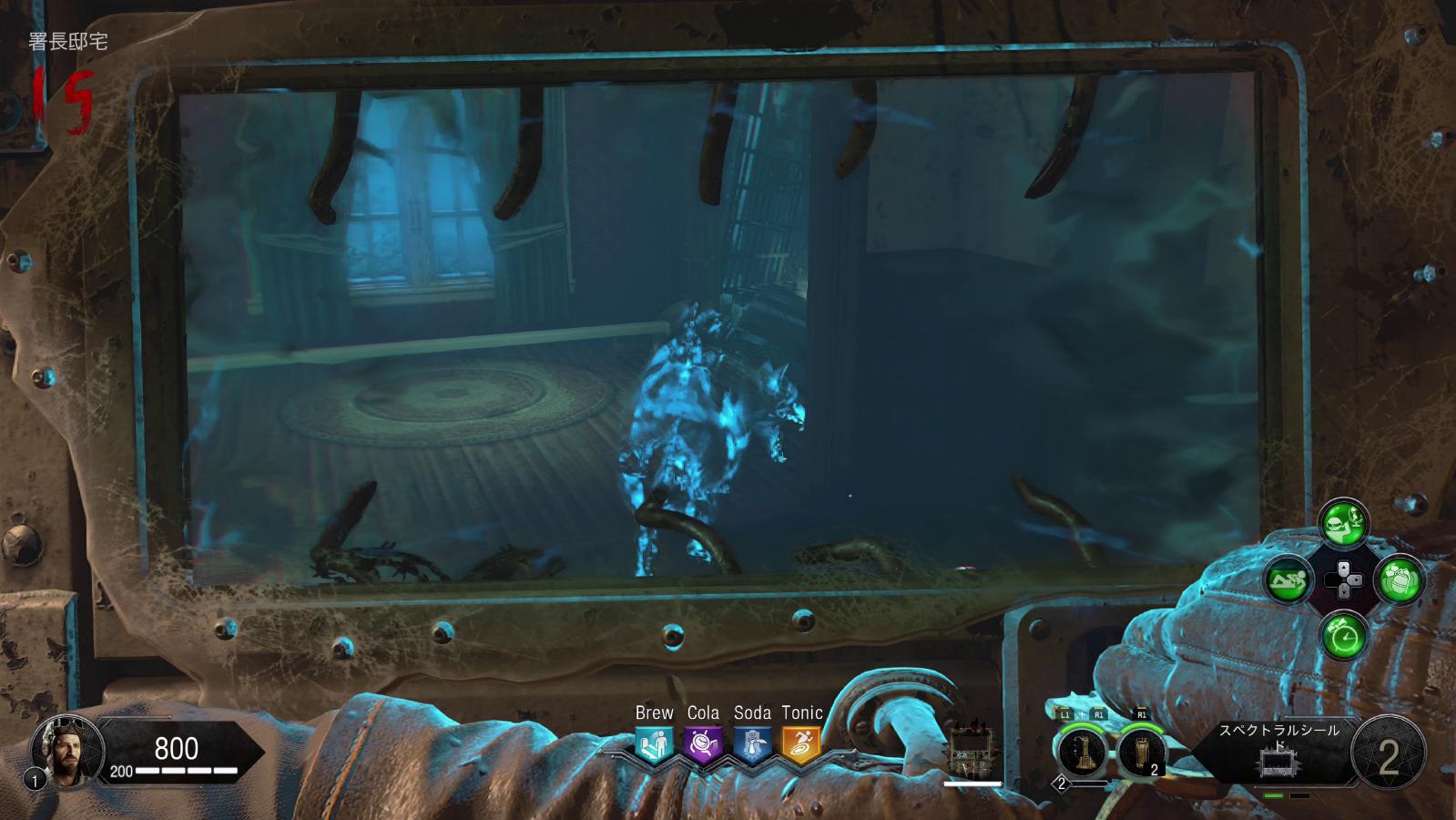Activate the orange Tonic perk icon
1456x820 pixels.
click(801, 744)
